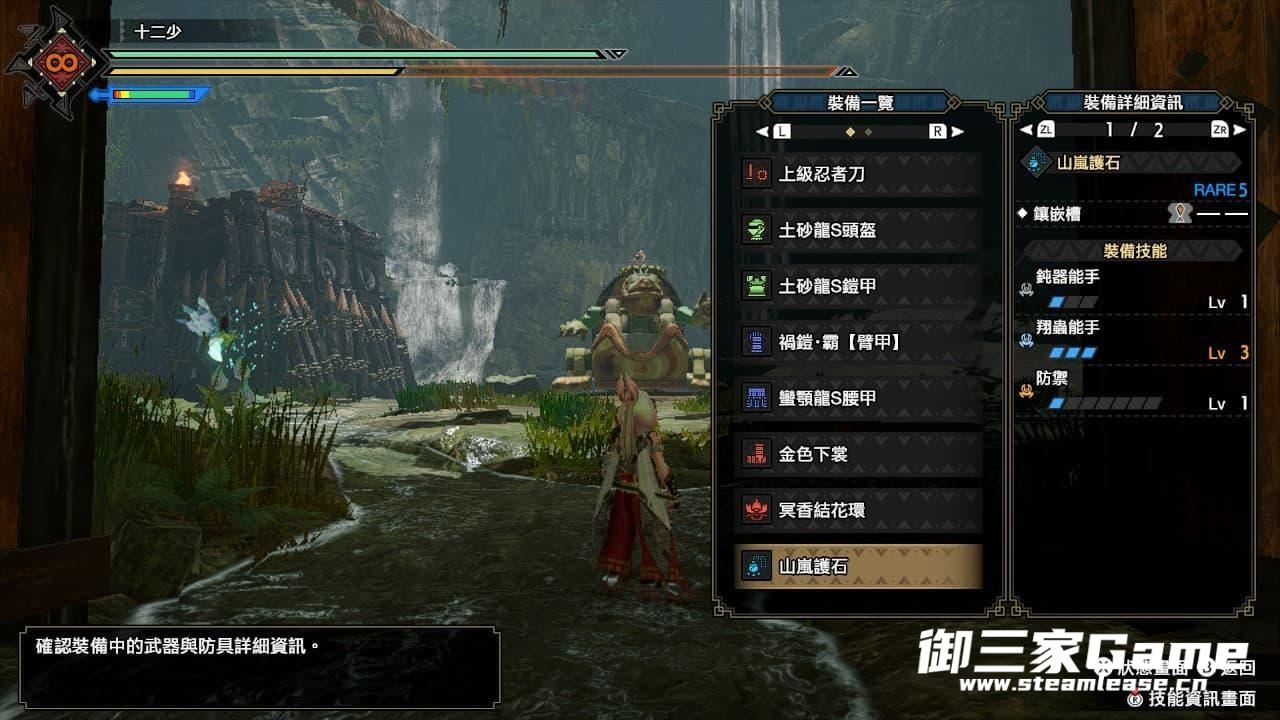Choose the 土砂龍S頭盔 helmet row
The image size is (1280, 720).
coord(858,230)
